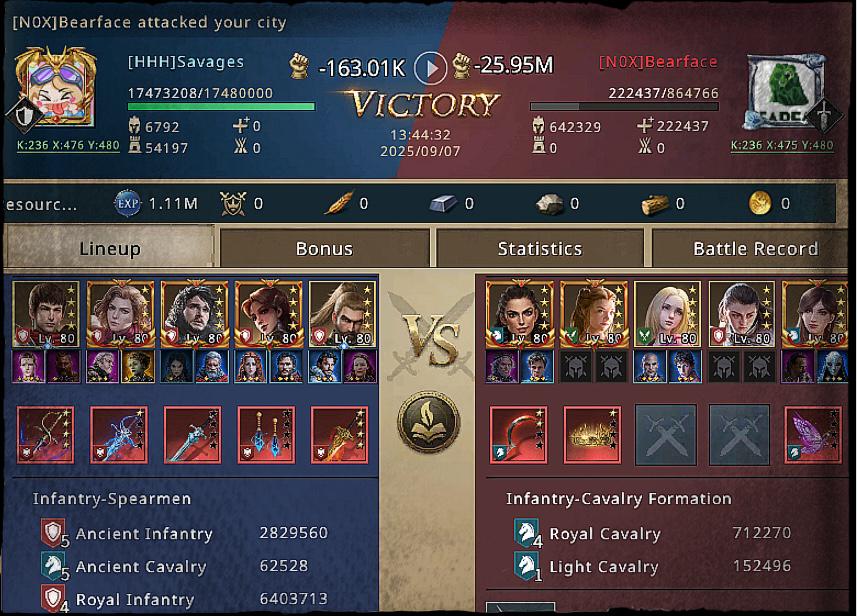Select the blonde-haired enemy hero portrait
The width and height of the screenshot is (858, 616).
pos(667,314)
